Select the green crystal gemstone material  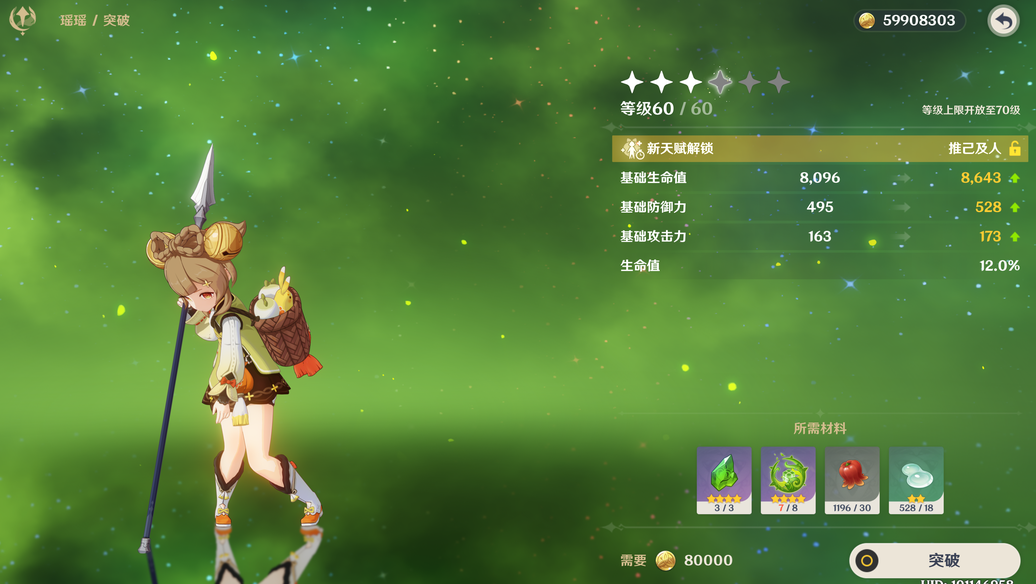(x=724, y=480)
